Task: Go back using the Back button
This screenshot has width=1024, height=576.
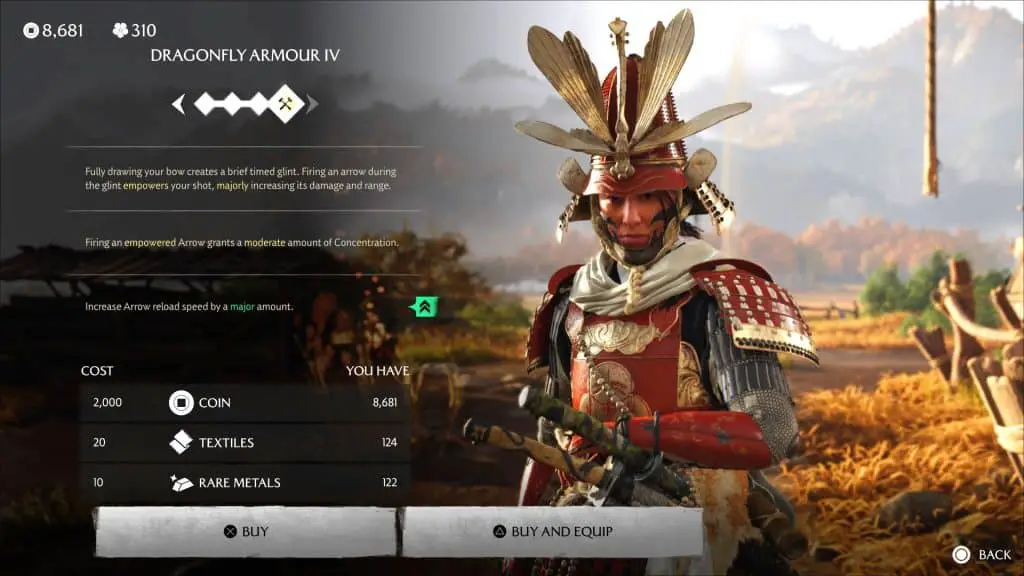Action: pos(981,554)
